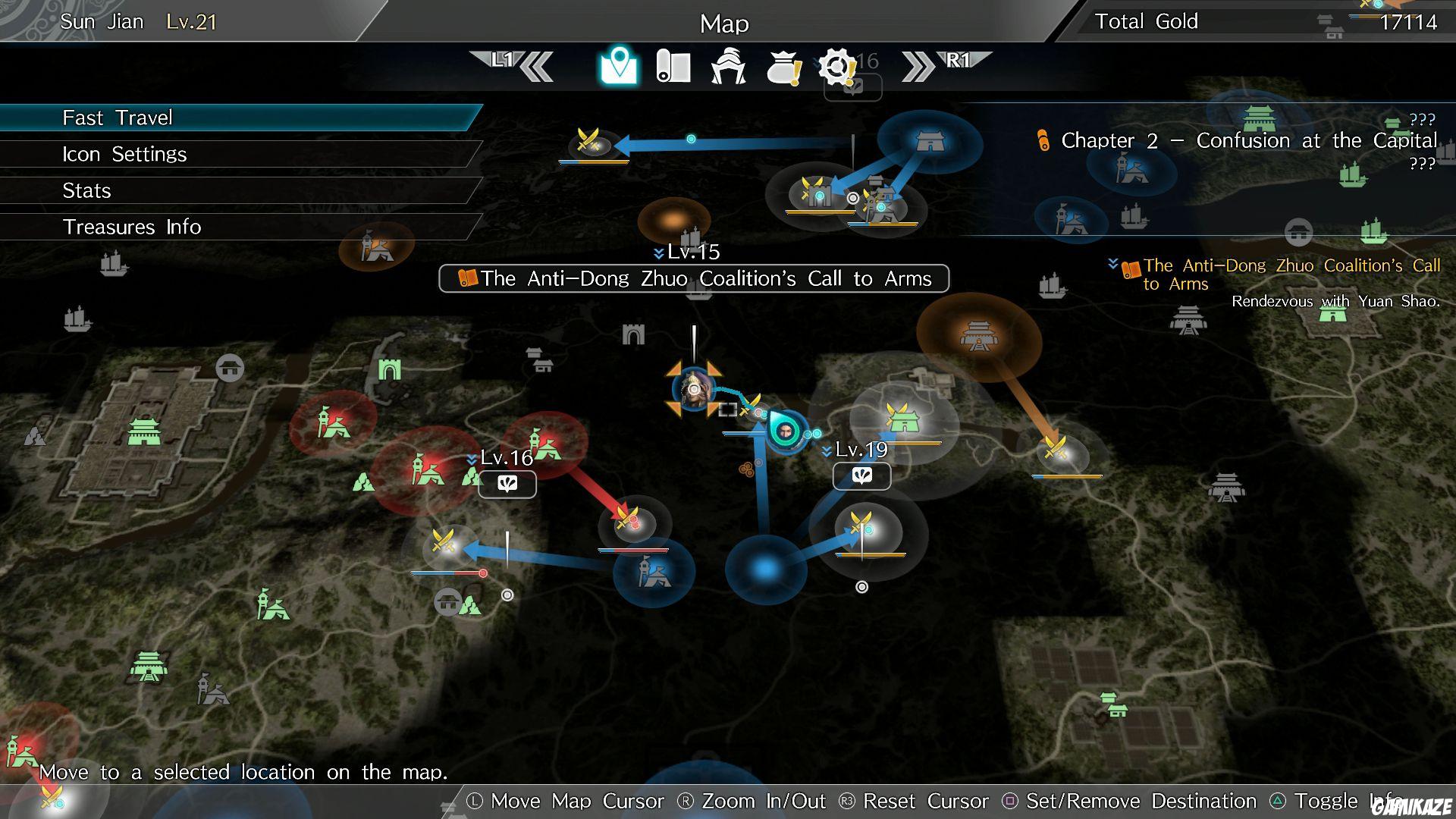Toggle the speech bubble beside the Lv.16 marker
This screenshot has width=1456, height=819.
[507, 484]
